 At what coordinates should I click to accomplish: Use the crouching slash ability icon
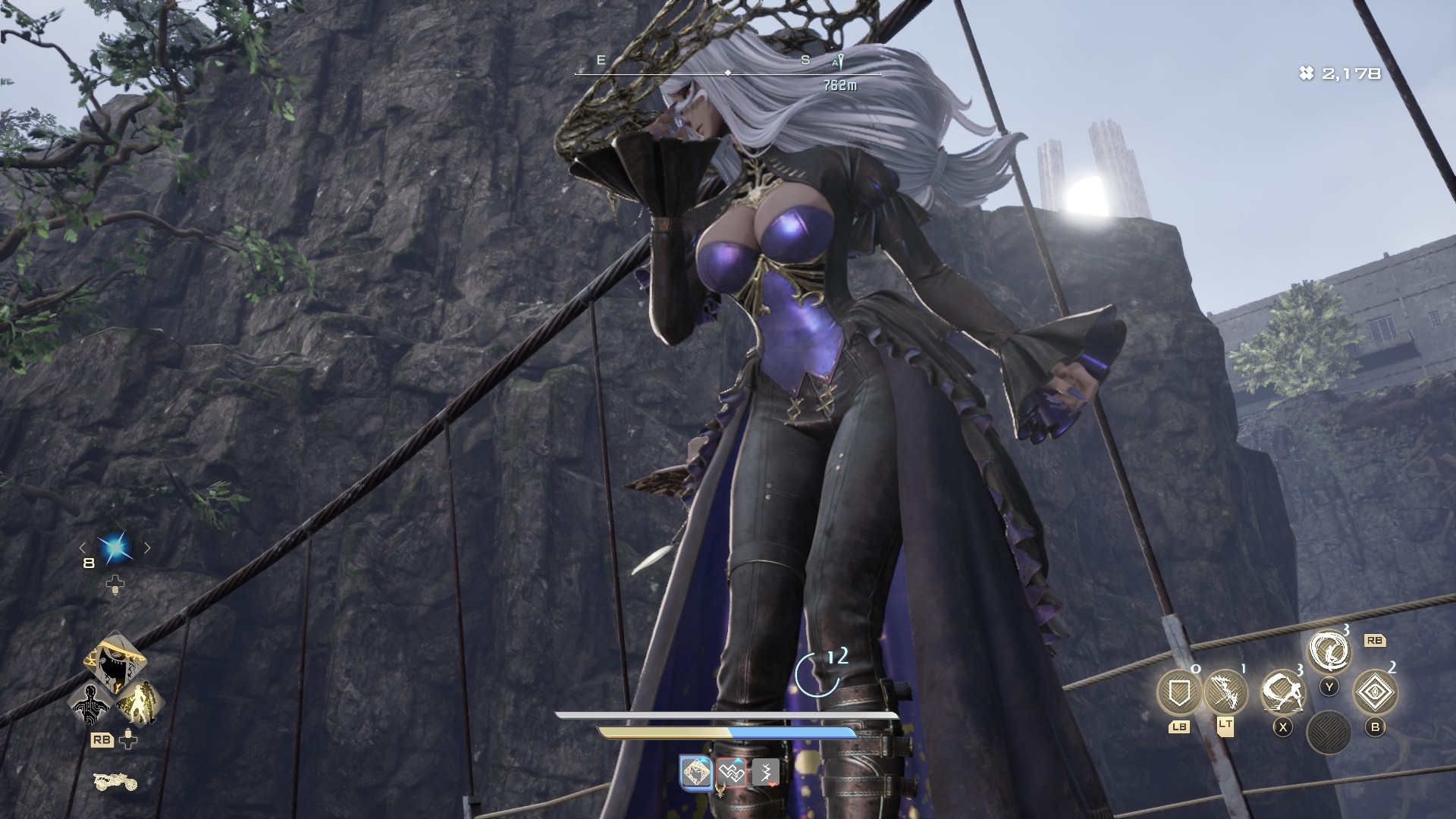pyautogui.click(x=1282, y=692)
